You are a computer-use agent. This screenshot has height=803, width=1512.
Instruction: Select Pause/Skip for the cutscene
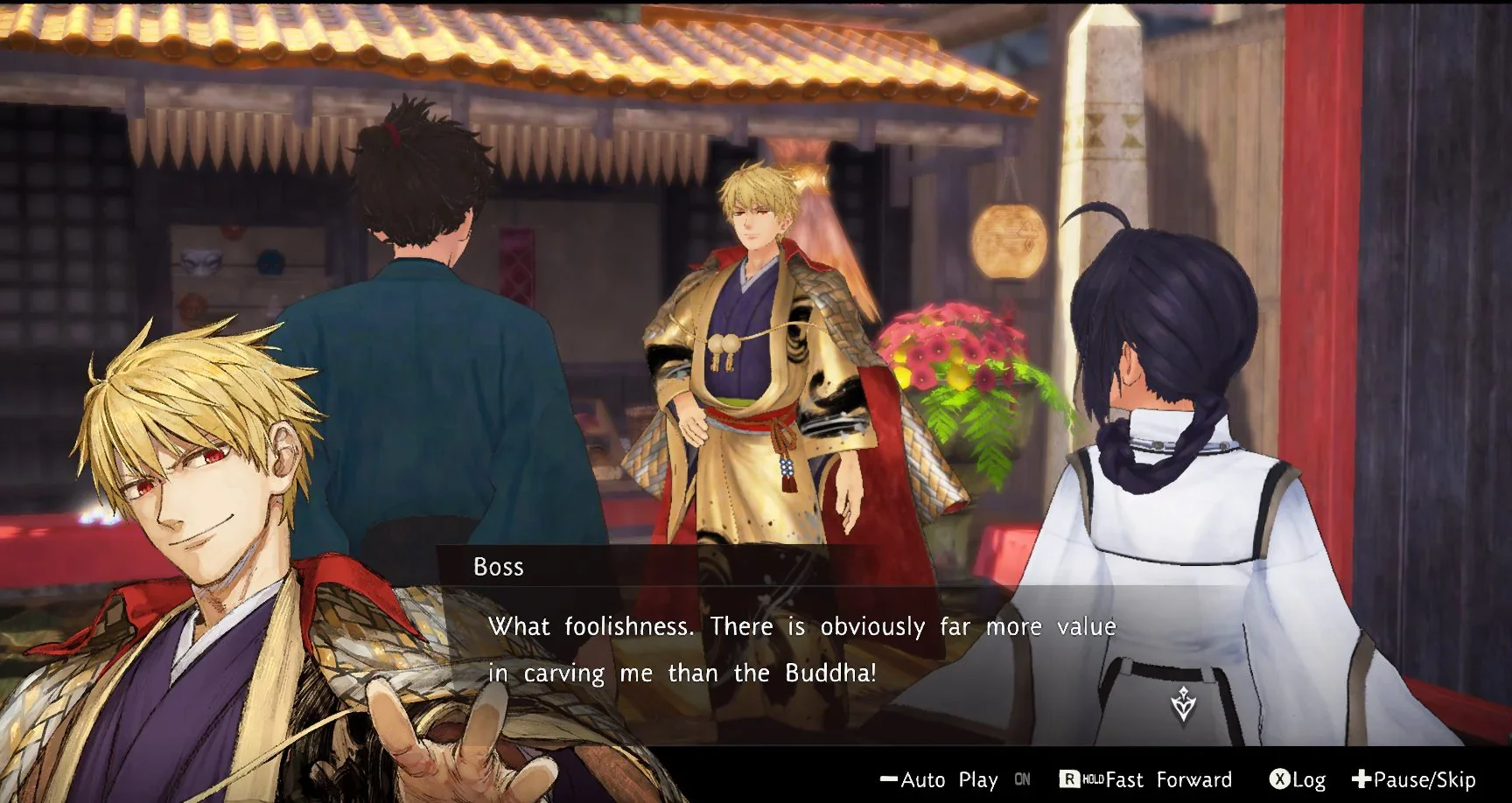click(x=1414, y=779)
